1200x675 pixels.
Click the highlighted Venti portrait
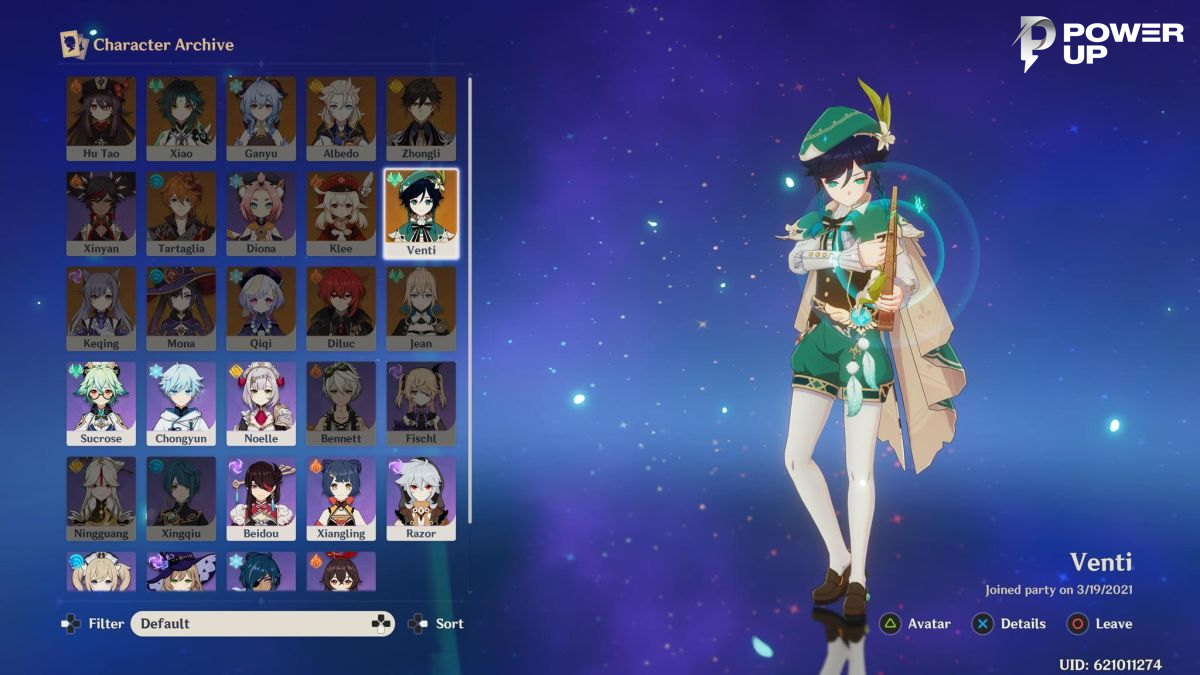[x=421, y=213]
